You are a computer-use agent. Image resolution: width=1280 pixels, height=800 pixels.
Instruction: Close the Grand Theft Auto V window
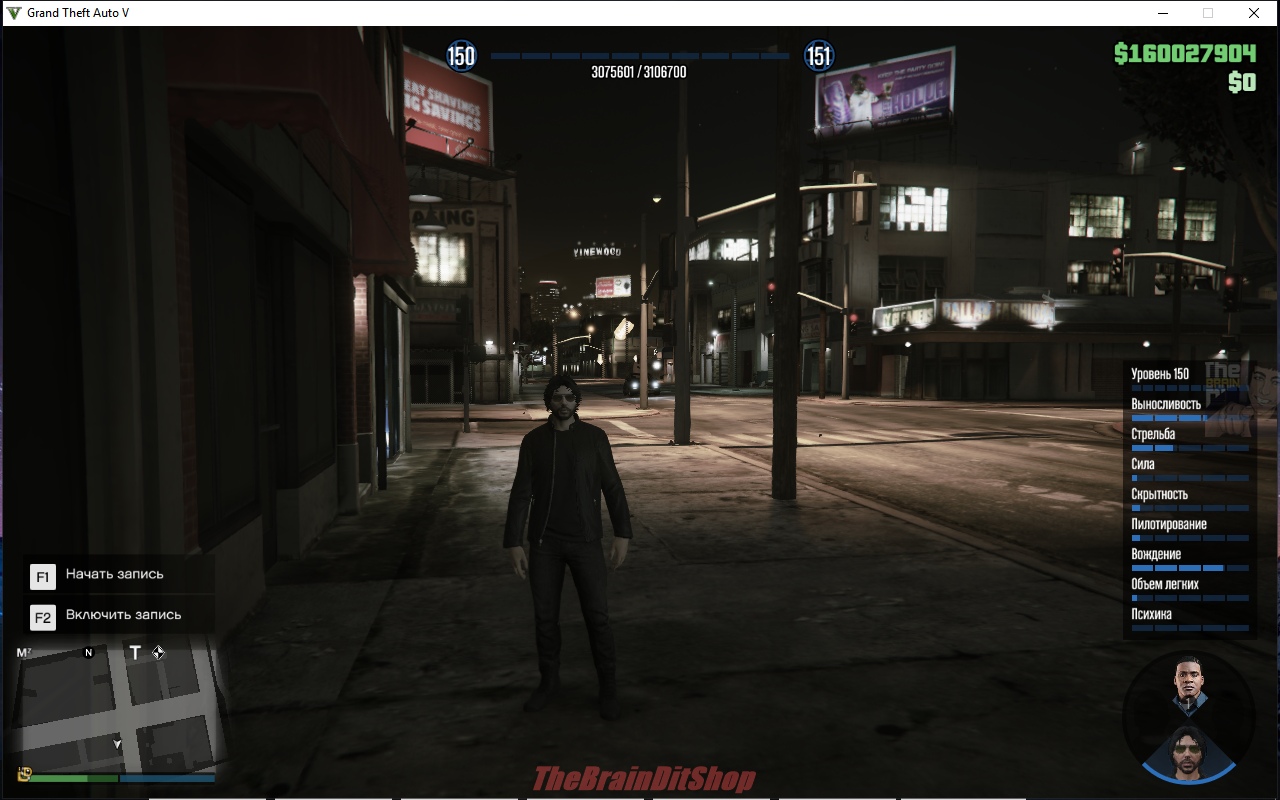(1253, 13)
